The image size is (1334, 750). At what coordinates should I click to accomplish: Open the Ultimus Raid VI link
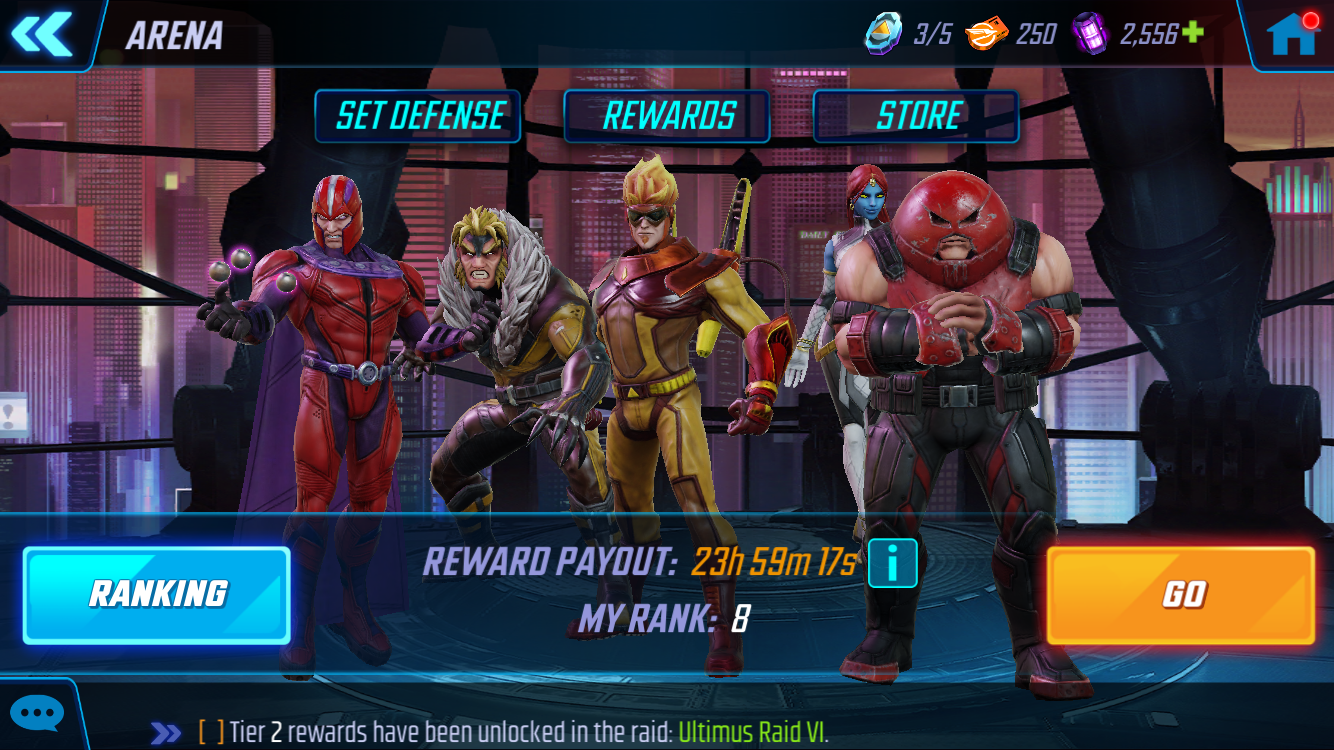[x=753, y=732]
